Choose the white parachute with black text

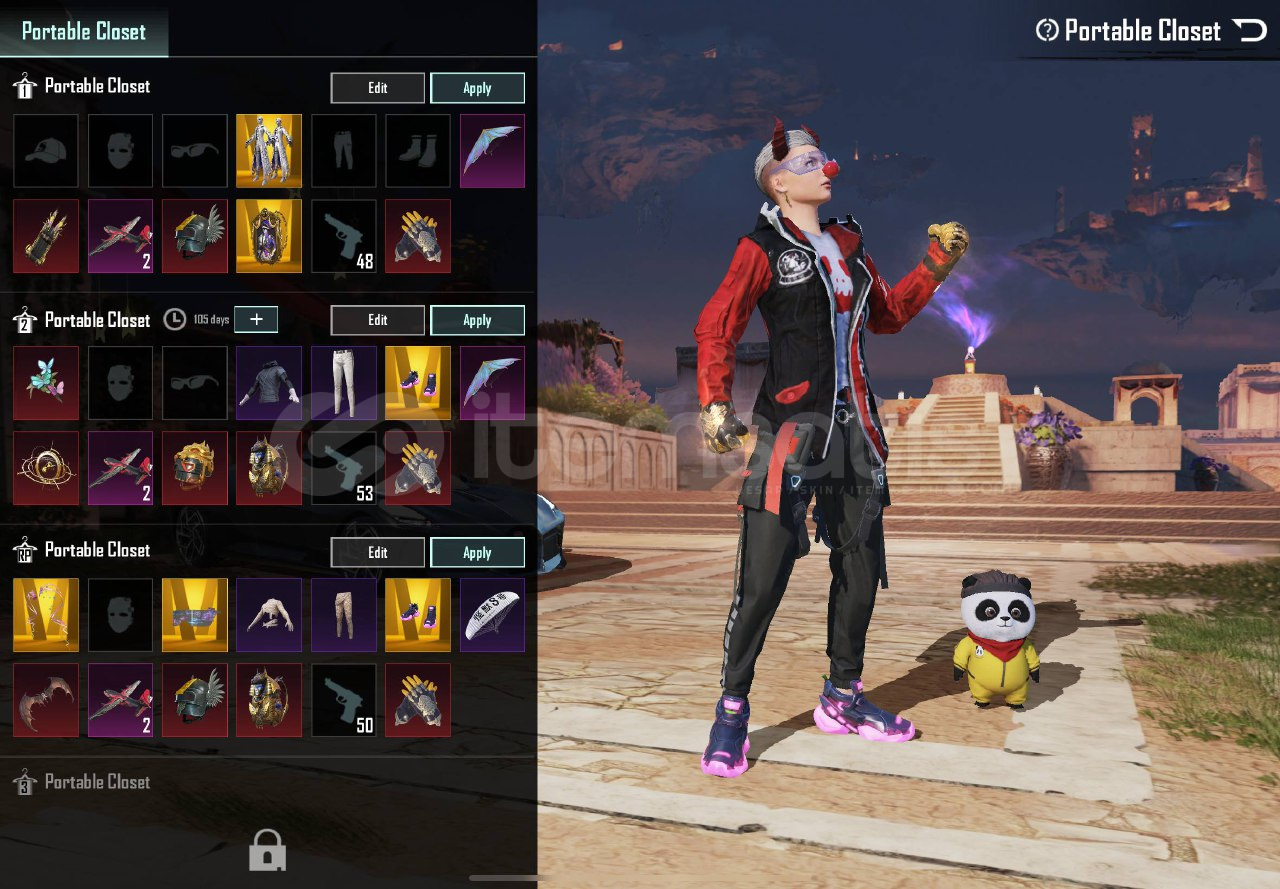(492, 615)
